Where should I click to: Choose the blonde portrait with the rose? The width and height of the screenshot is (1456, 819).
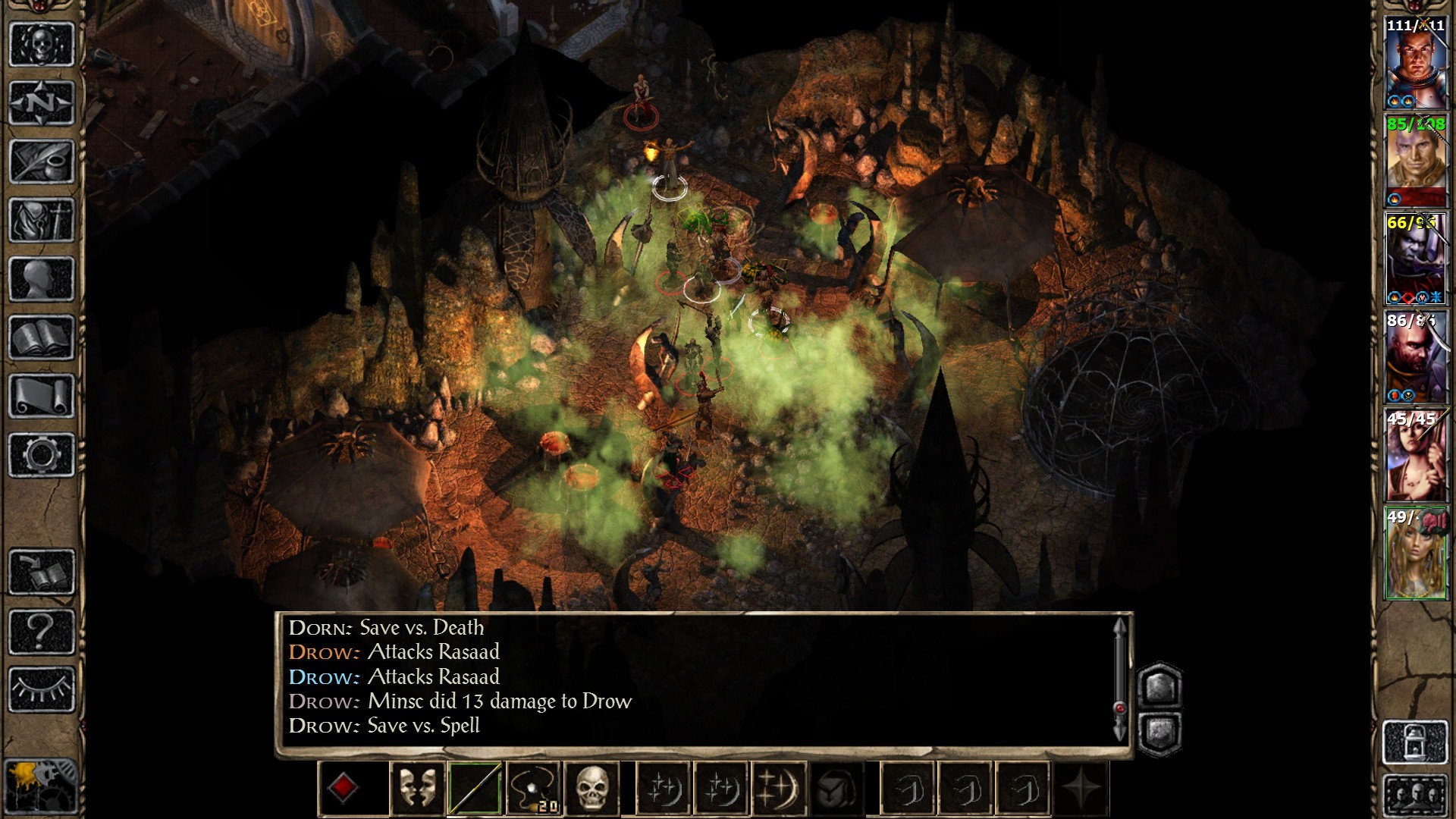point(1415,554)
